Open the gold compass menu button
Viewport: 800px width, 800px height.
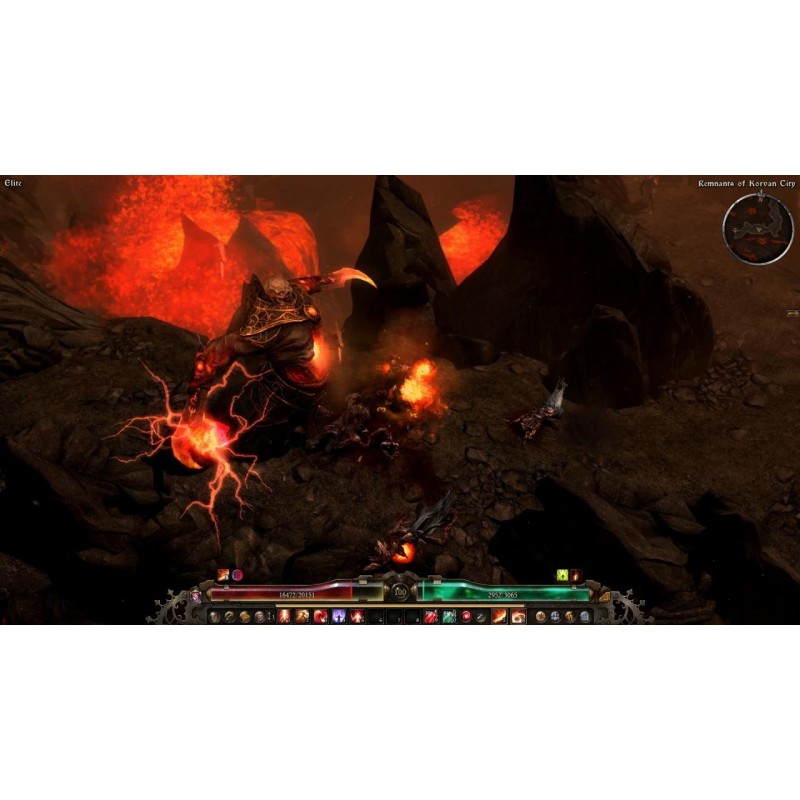(x=540, y=617)
